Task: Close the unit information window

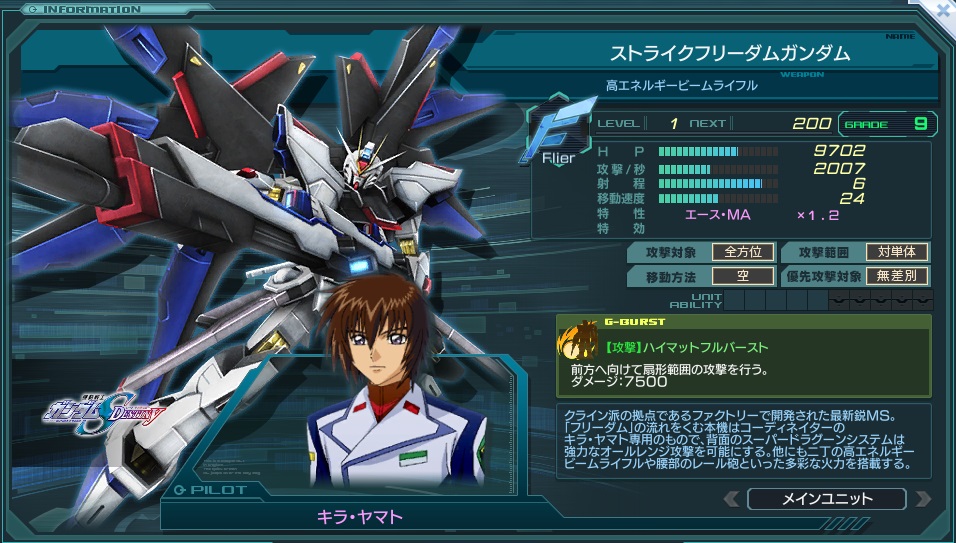Action: tap(941, 10)
